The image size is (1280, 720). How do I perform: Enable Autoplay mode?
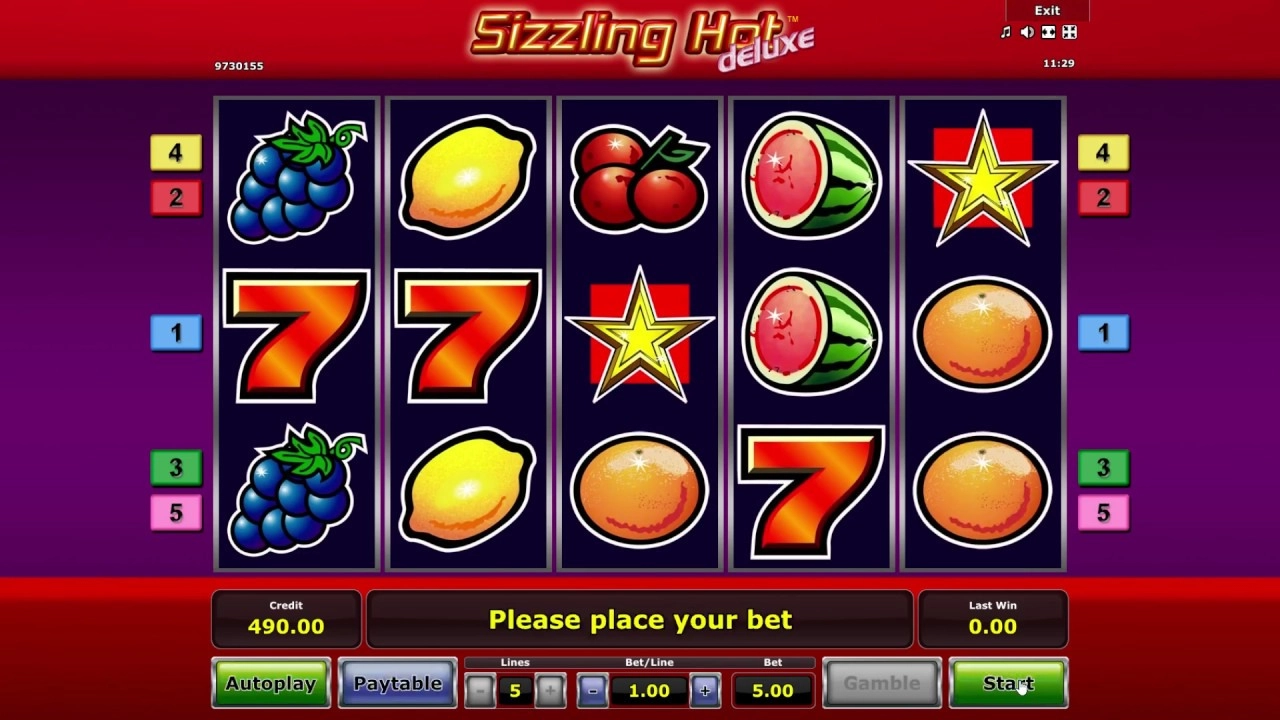pyautogui.click(x=270, y=683)
